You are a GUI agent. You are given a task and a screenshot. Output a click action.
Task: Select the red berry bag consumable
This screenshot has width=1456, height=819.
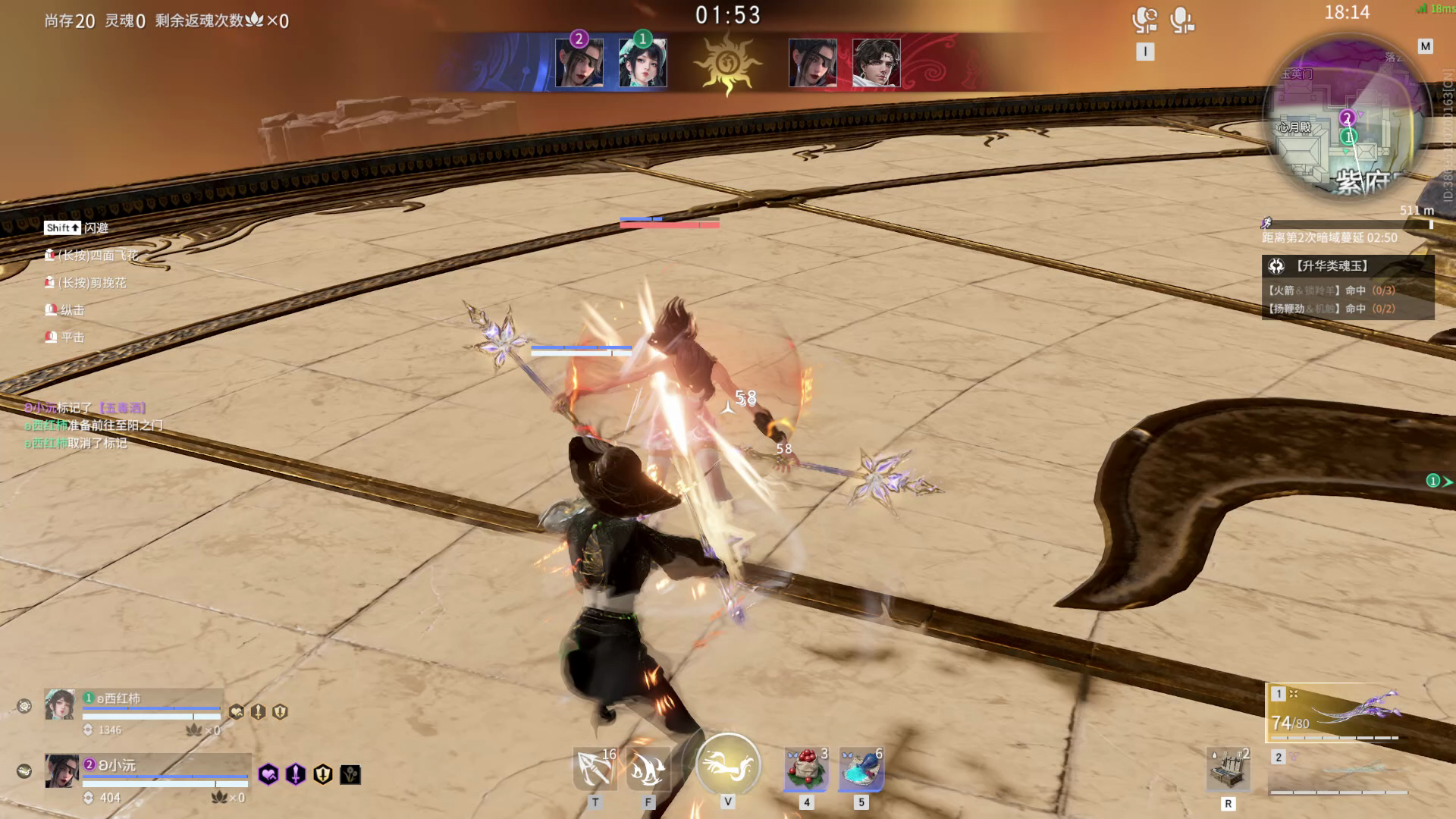806,769
